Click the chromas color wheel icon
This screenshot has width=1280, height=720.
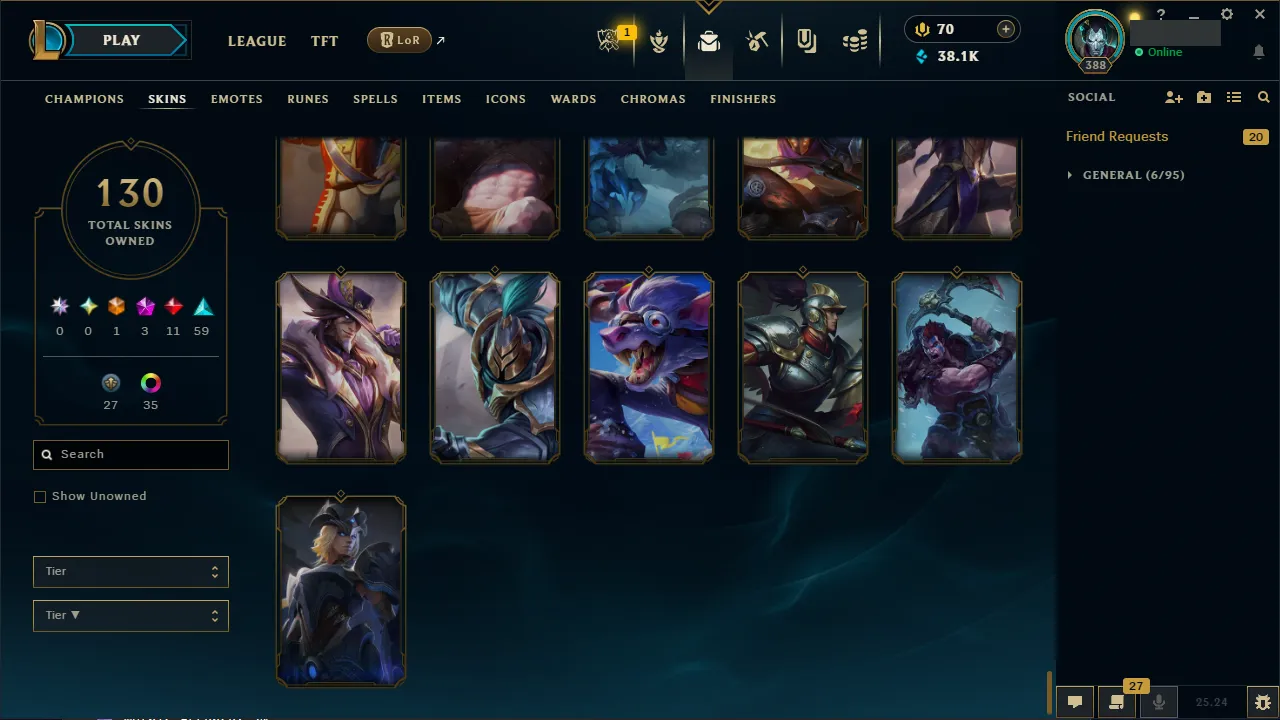click(x=150, y=383)
